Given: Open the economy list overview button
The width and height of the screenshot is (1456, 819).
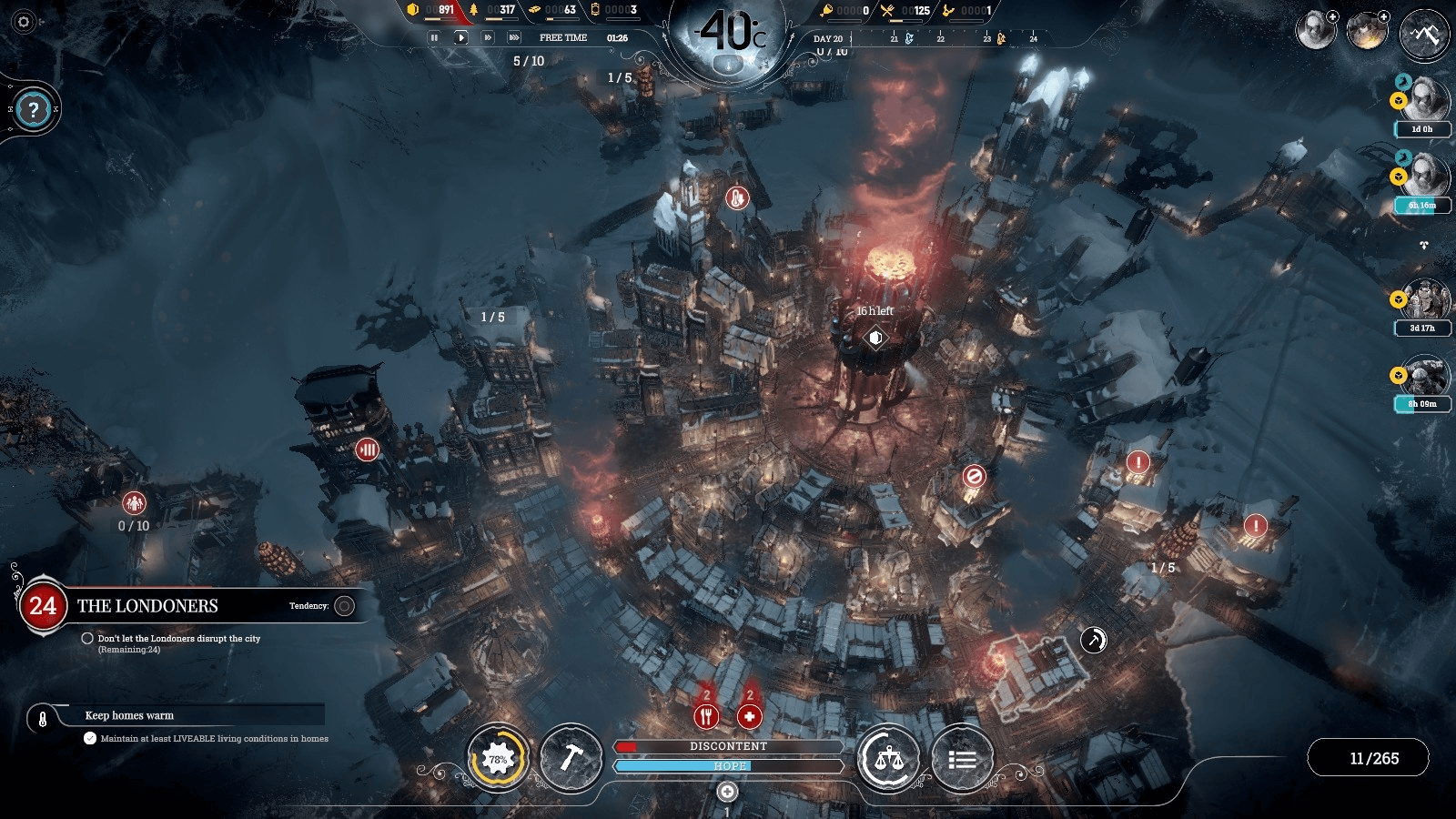Looking at the screenshot, I should (x=962, y=758).
